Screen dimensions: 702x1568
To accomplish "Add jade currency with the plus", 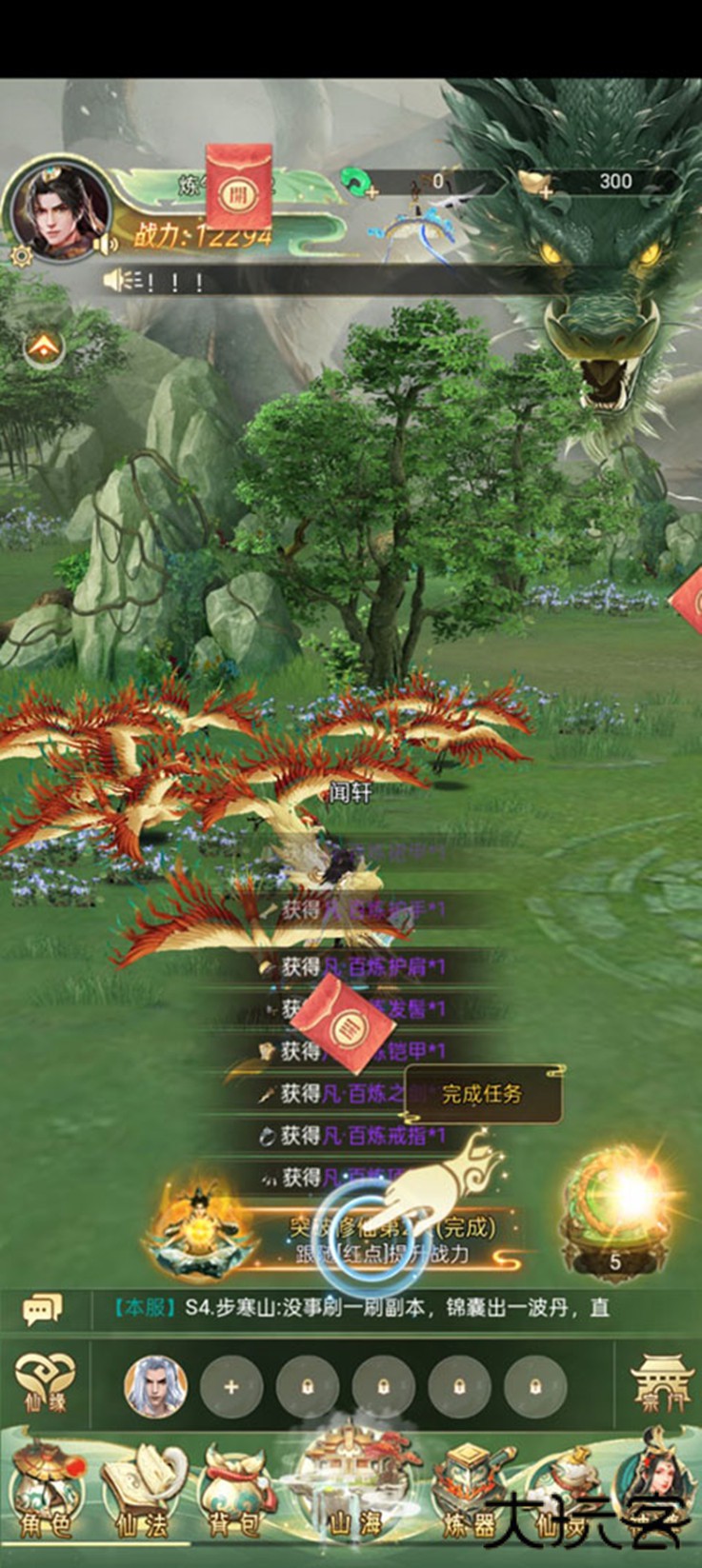I will (369, 191).
